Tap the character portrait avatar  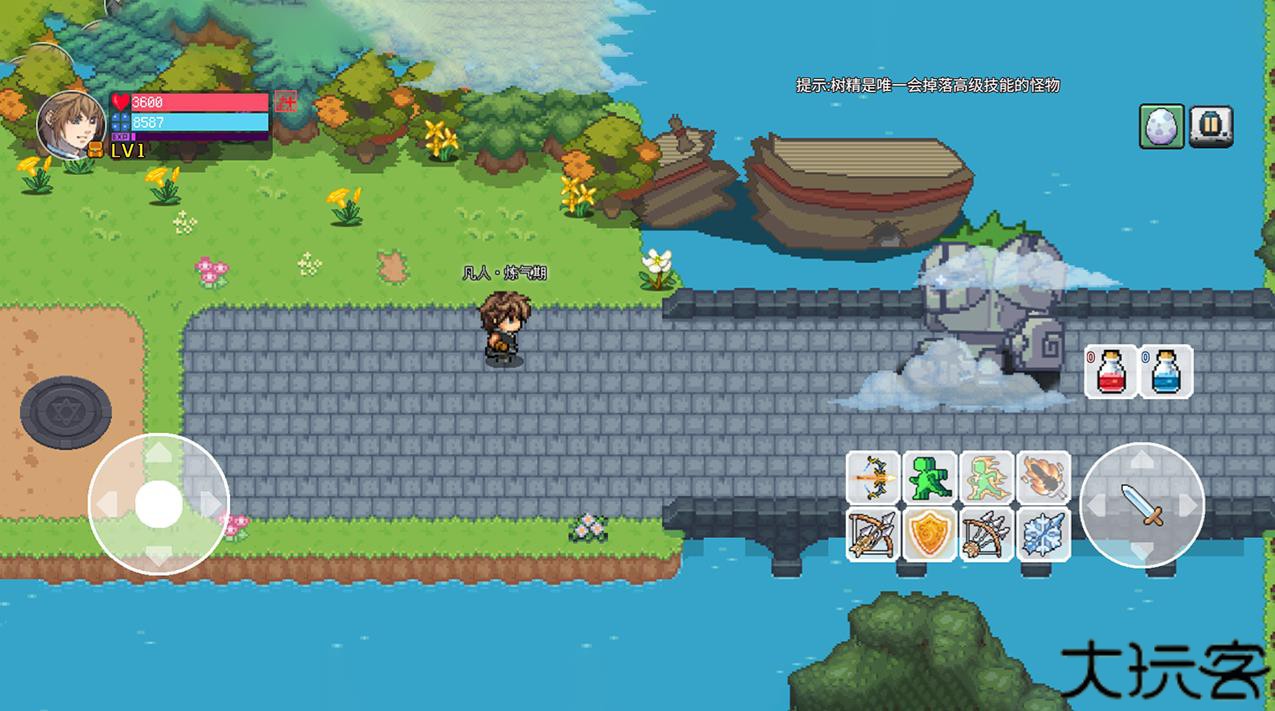coord(71,124)
